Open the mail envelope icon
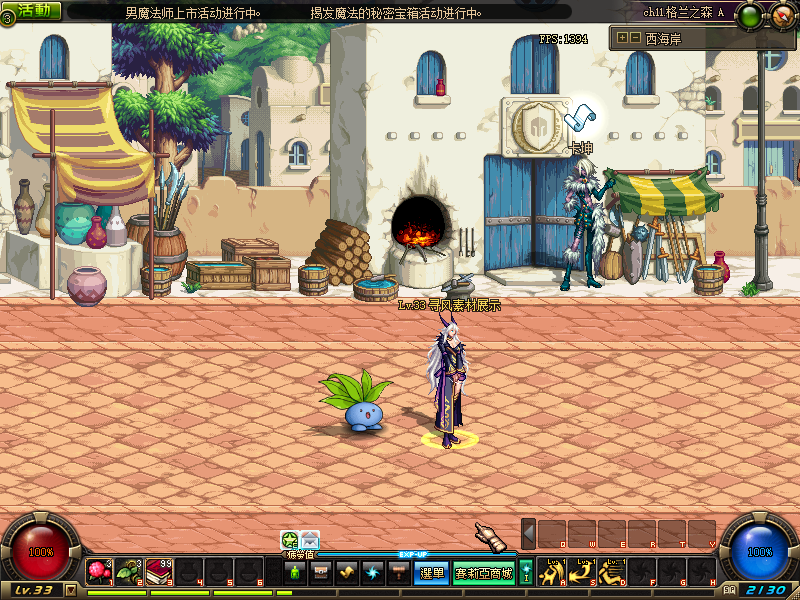The image size is (800, 600). point(310,539)
